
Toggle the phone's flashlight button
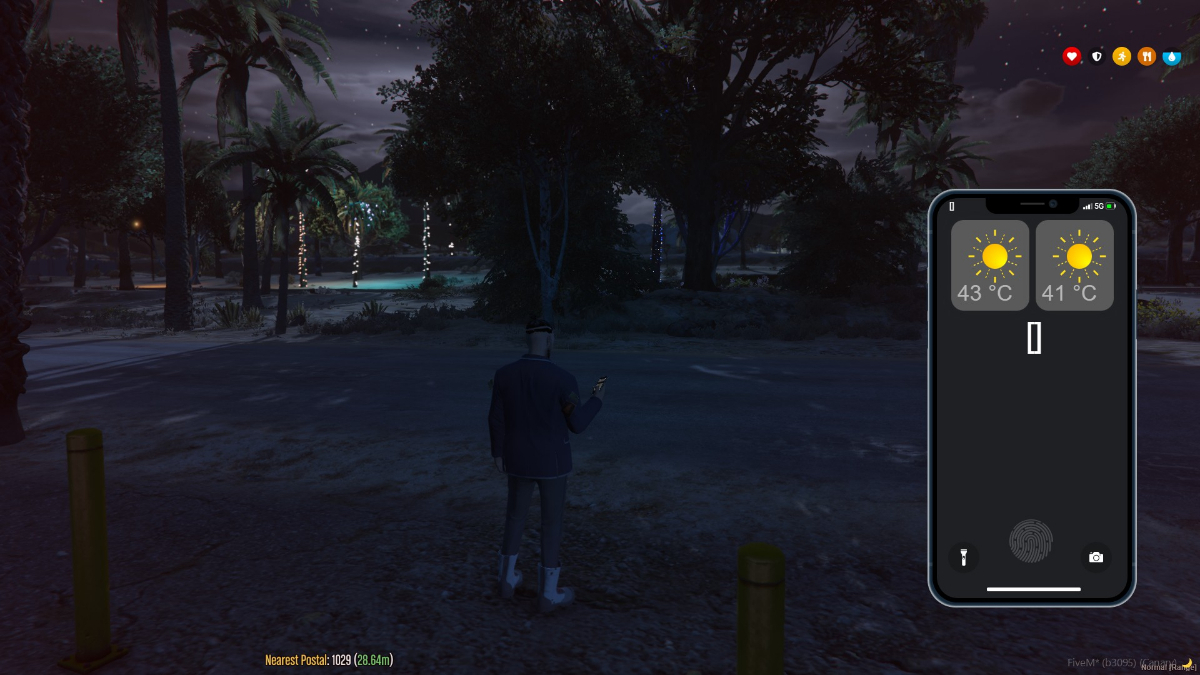tap(963, 557)
